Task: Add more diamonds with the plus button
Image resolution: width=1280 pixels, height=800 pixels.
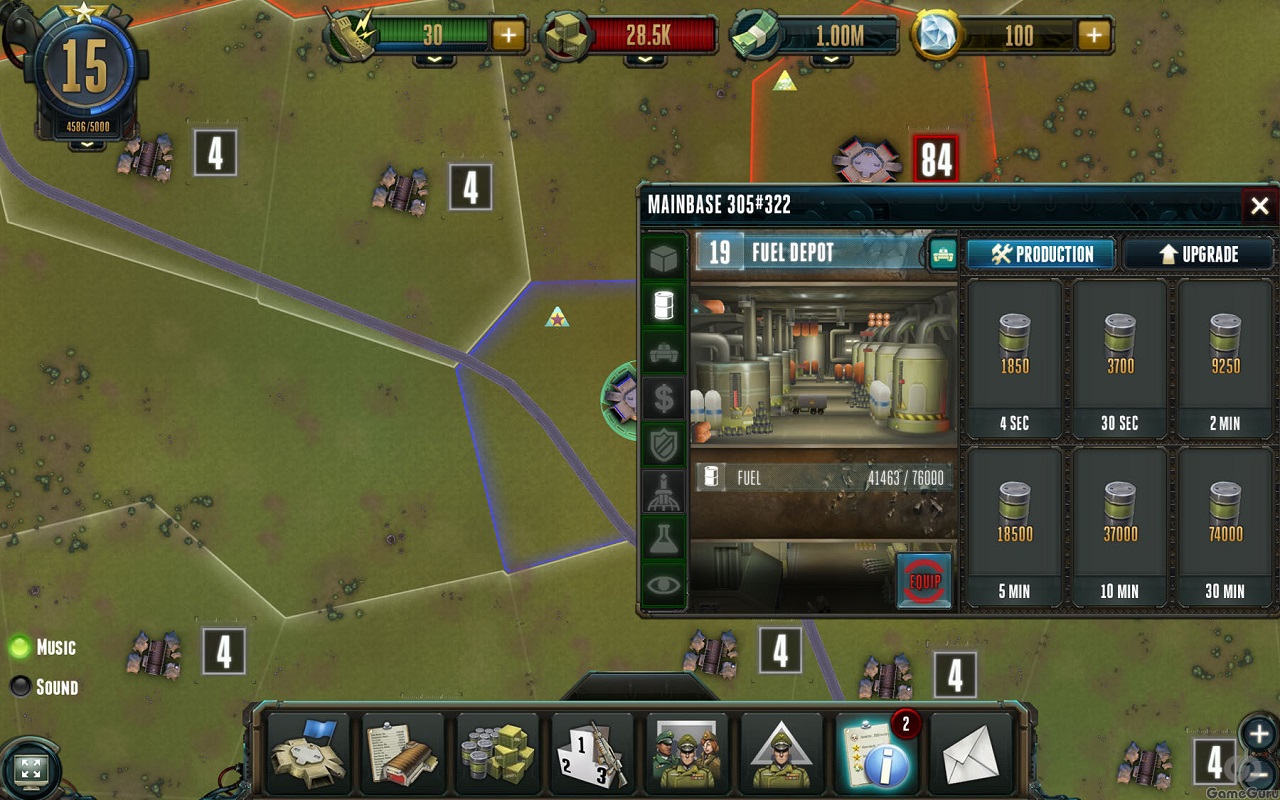Action: pos(1094,36)
